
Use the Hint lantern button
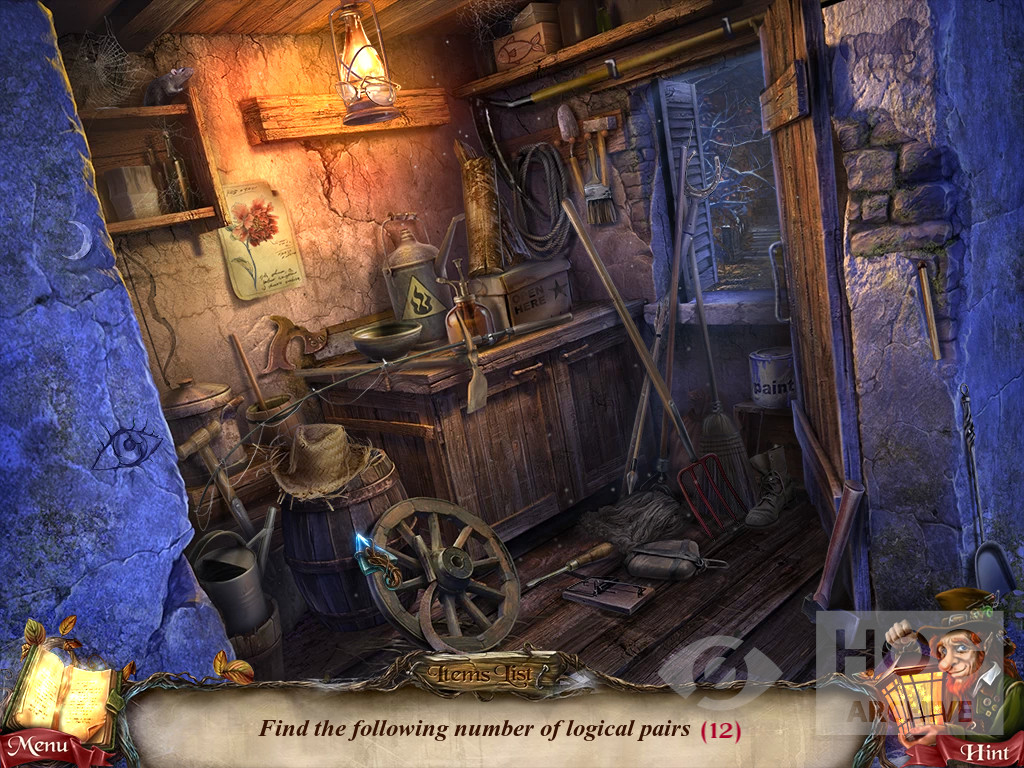tap(982, 751)
